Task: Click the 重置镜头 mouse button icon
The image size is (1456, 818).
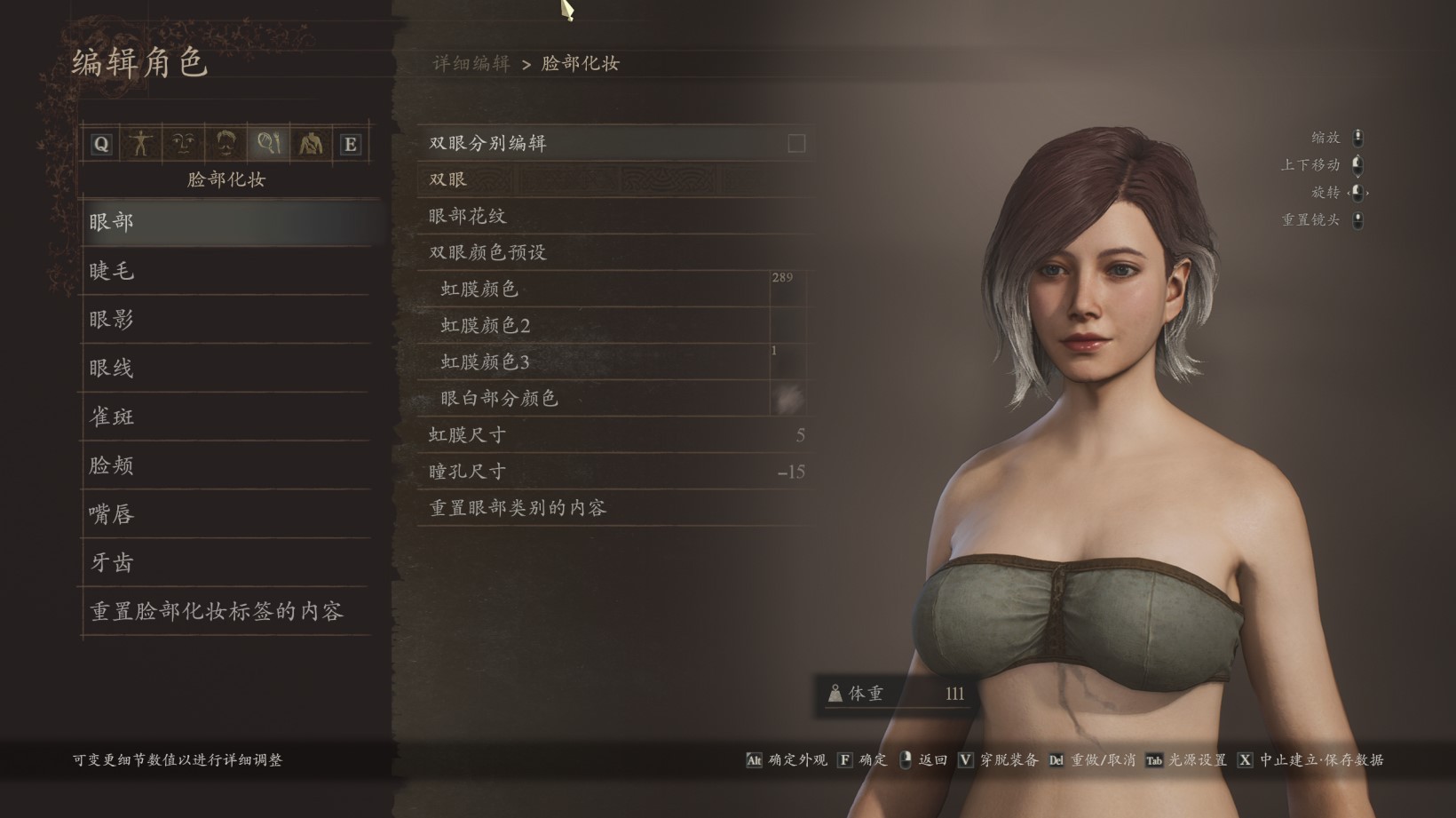Action: click(x=1358, y=219)
